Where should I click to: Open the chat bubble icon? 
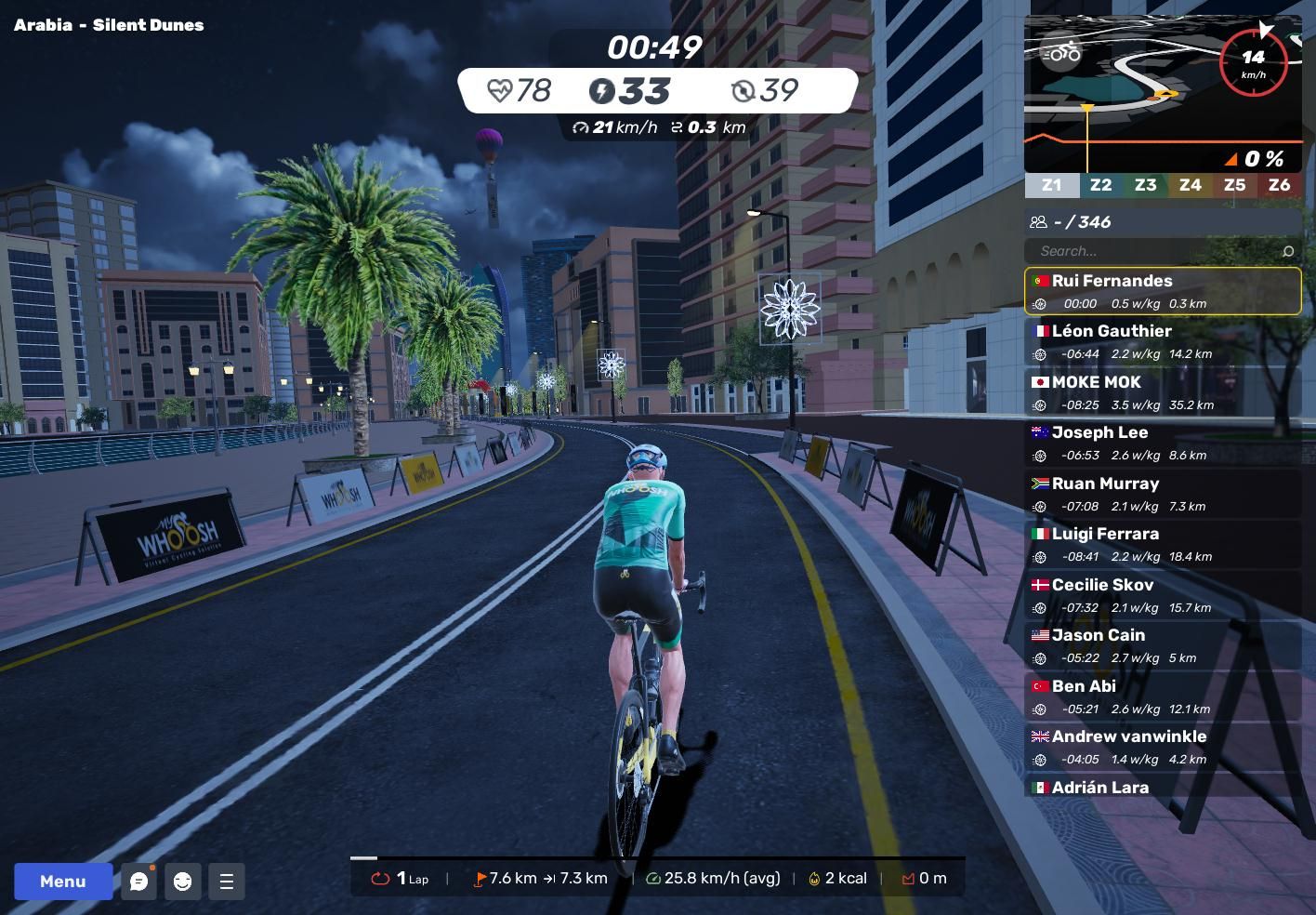139,882
